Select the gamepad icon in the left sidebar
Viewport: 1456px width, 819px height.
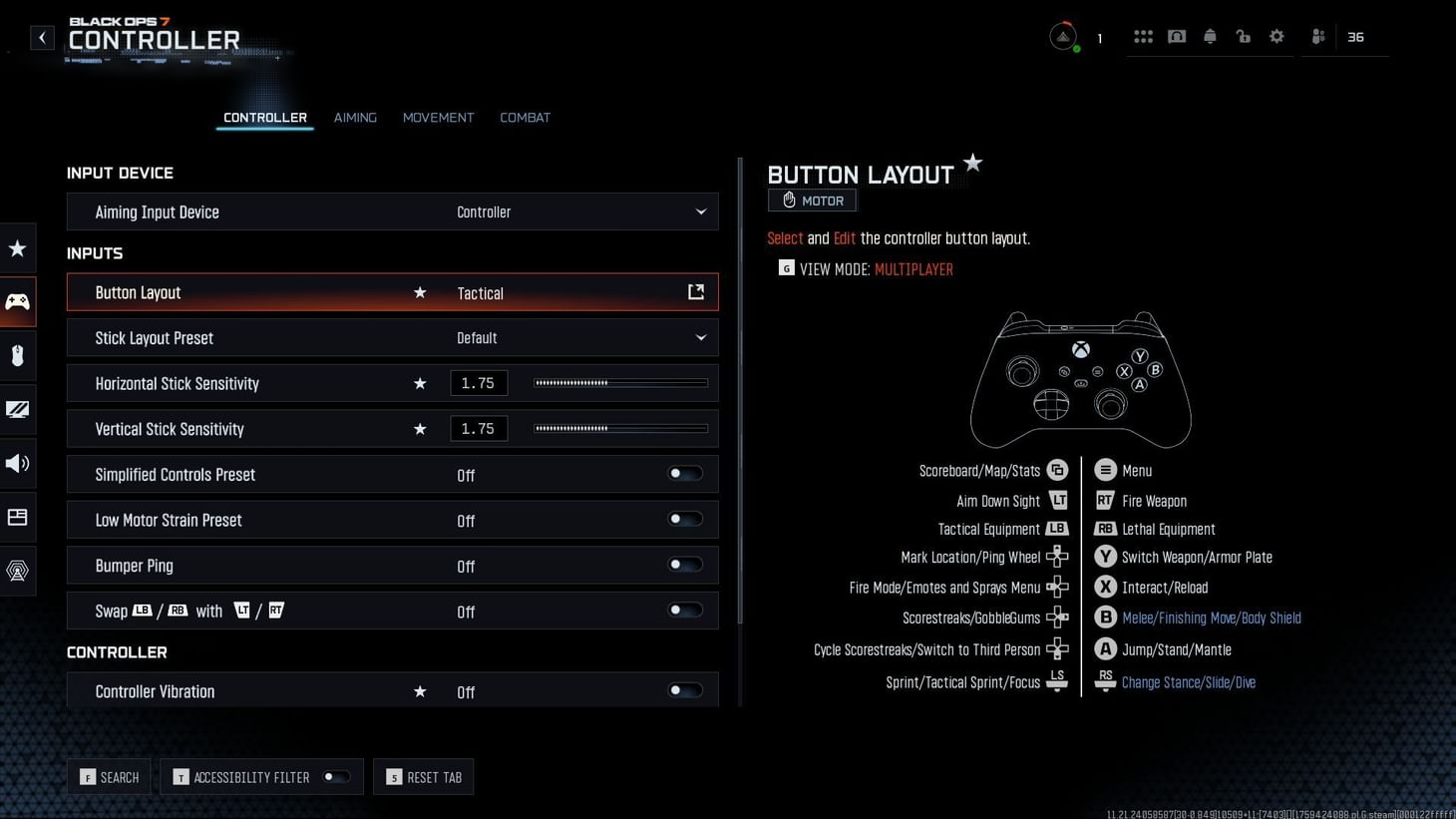[17, 302]
